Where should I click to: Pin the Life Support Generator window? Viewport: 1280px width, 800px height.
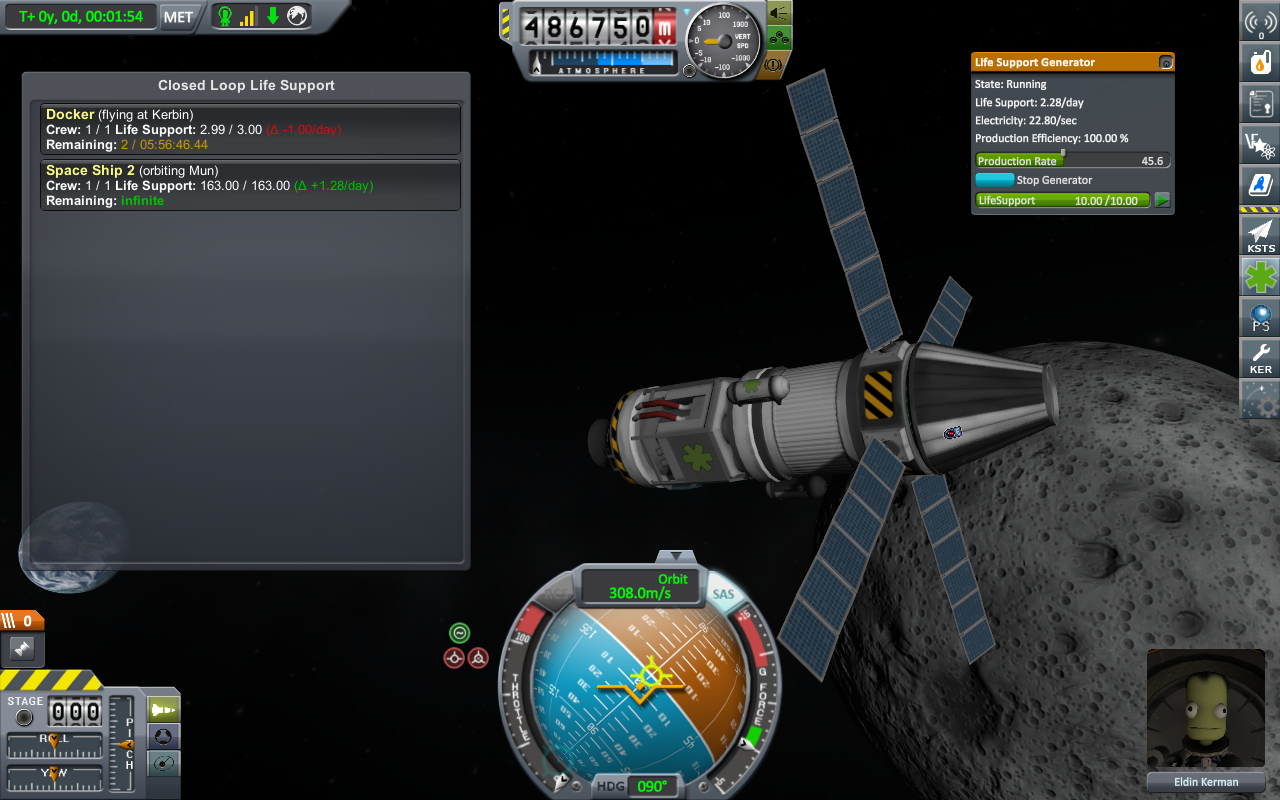tap(1165, 62)
